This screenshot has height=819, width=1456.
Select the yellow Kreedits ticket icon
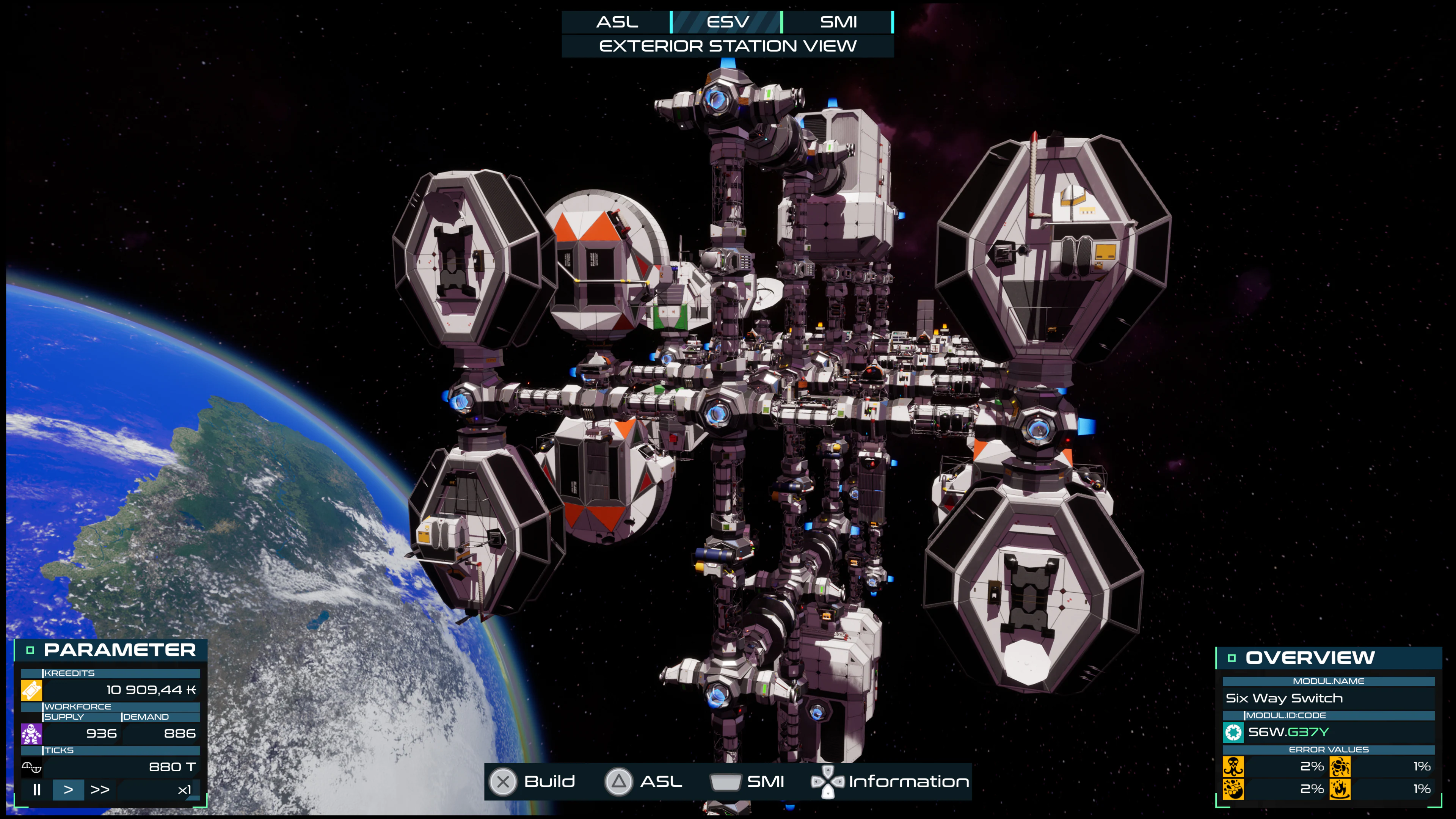(31, 691)
